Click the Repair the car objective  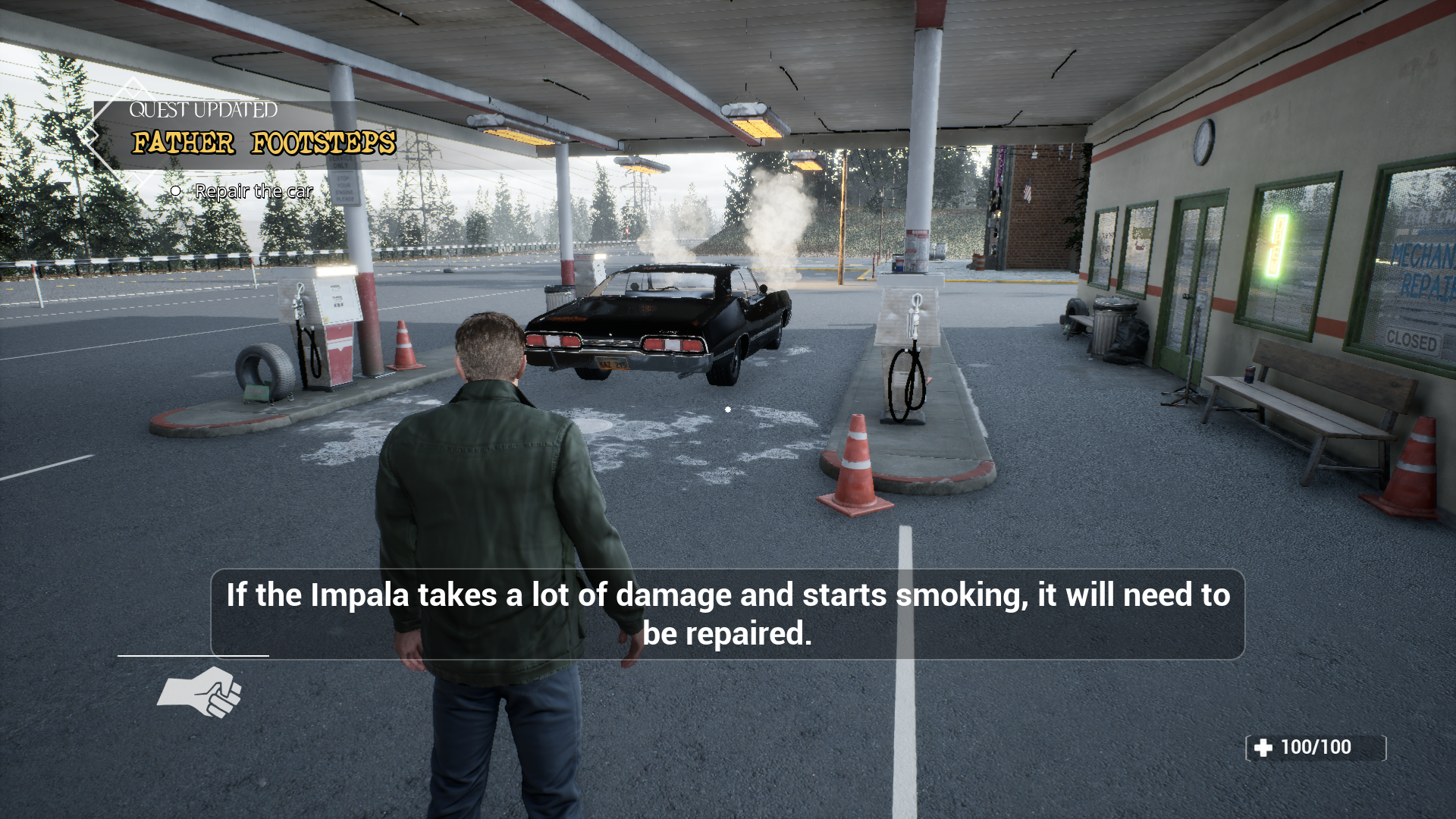(253, 191)
